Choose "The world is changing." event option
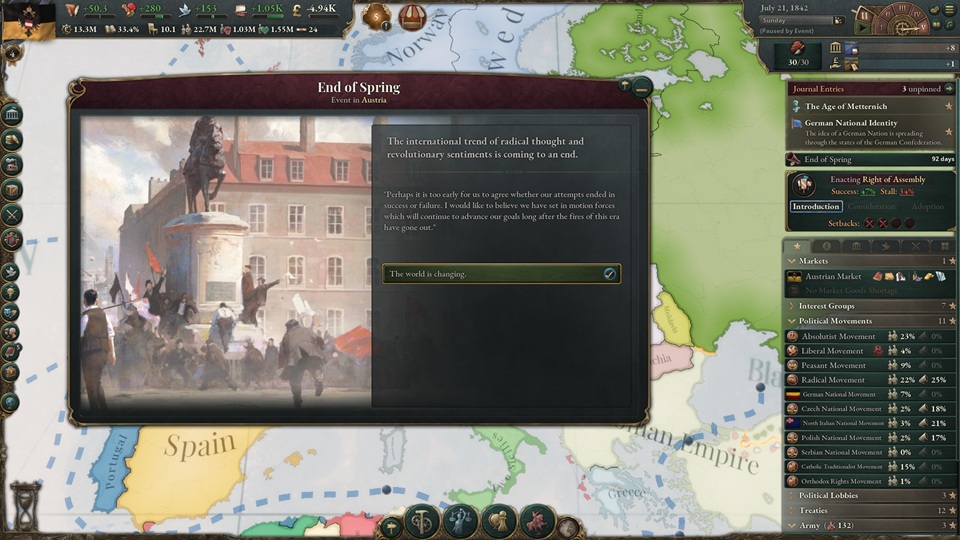960x540 pixels. (x=501, y=274)
